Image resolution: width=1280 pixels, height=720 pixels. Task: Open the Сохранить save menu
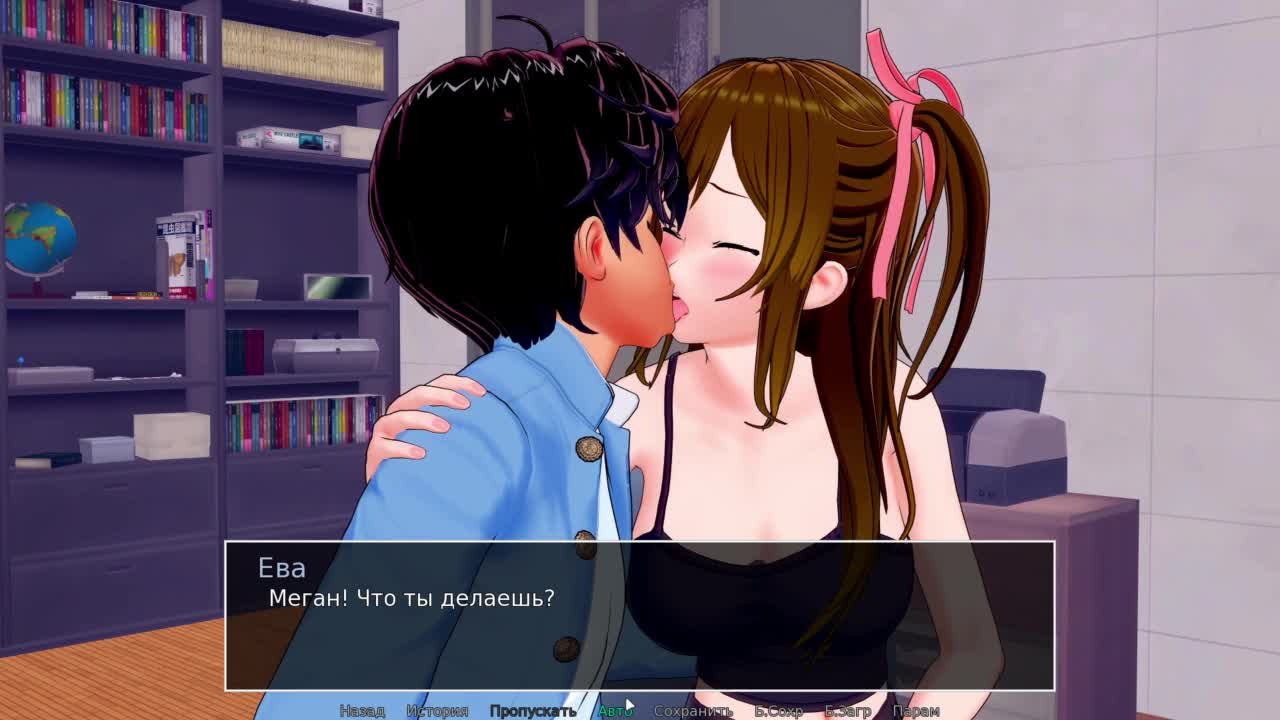(x=693, y=711)
